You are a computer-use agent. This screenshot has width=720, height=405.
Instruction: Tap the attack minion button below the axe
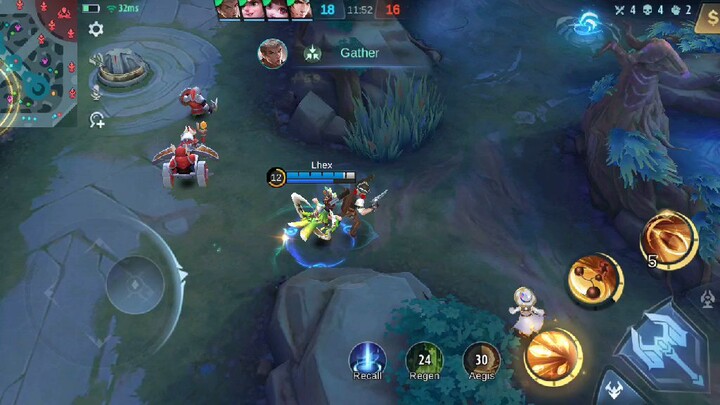(x=612, y=391)
